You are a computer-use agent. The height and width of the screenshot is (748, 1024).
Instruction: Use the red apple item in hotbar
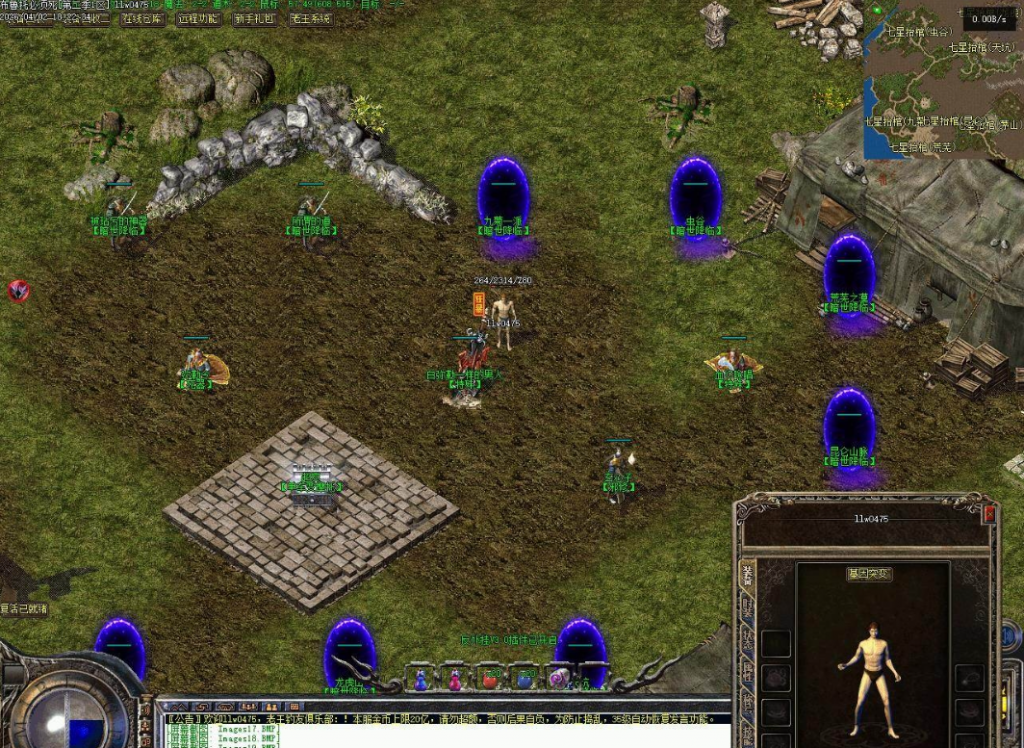click(x=489, y=679)
